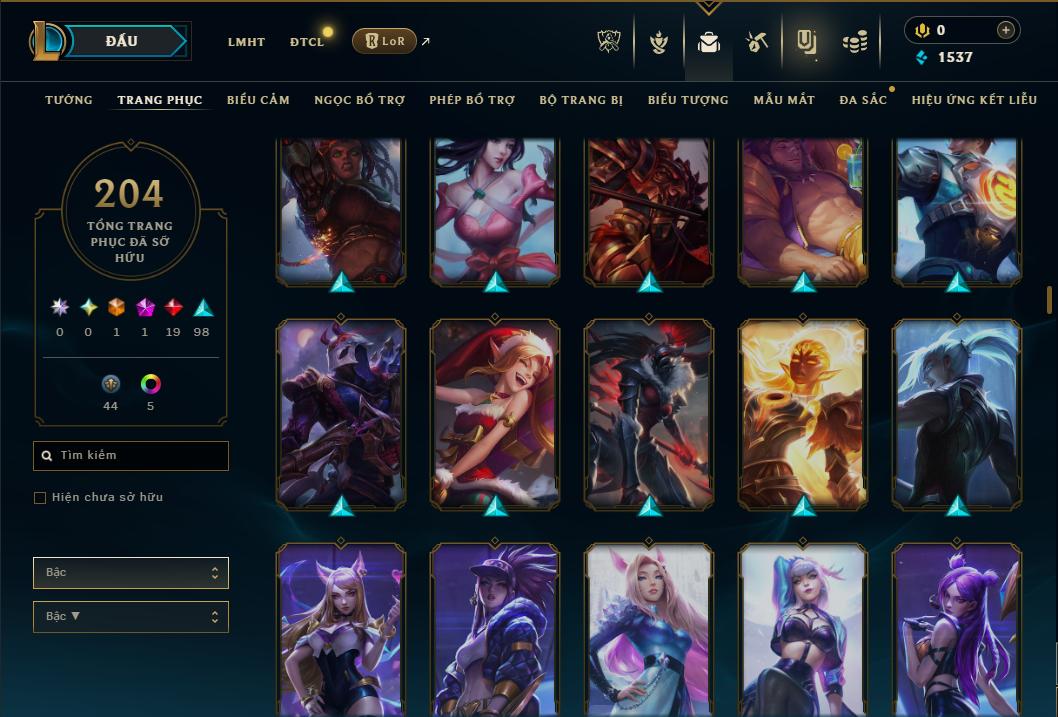Open the loot hammer icon

(756, 42)
